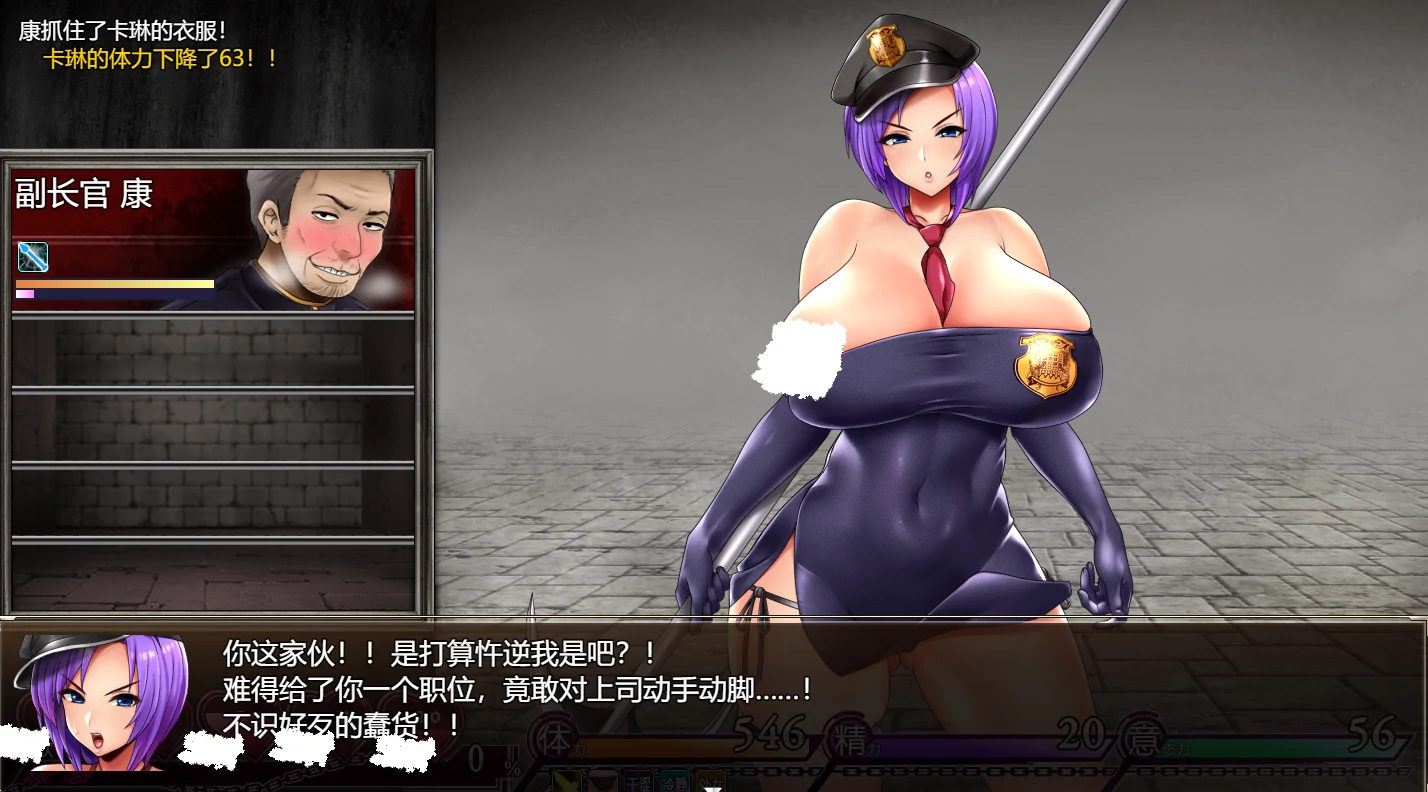Open the 副长官 康 nameplate
Viewport: 1428px width, 792px height.
pyautogui.click(x=80, y=194)
